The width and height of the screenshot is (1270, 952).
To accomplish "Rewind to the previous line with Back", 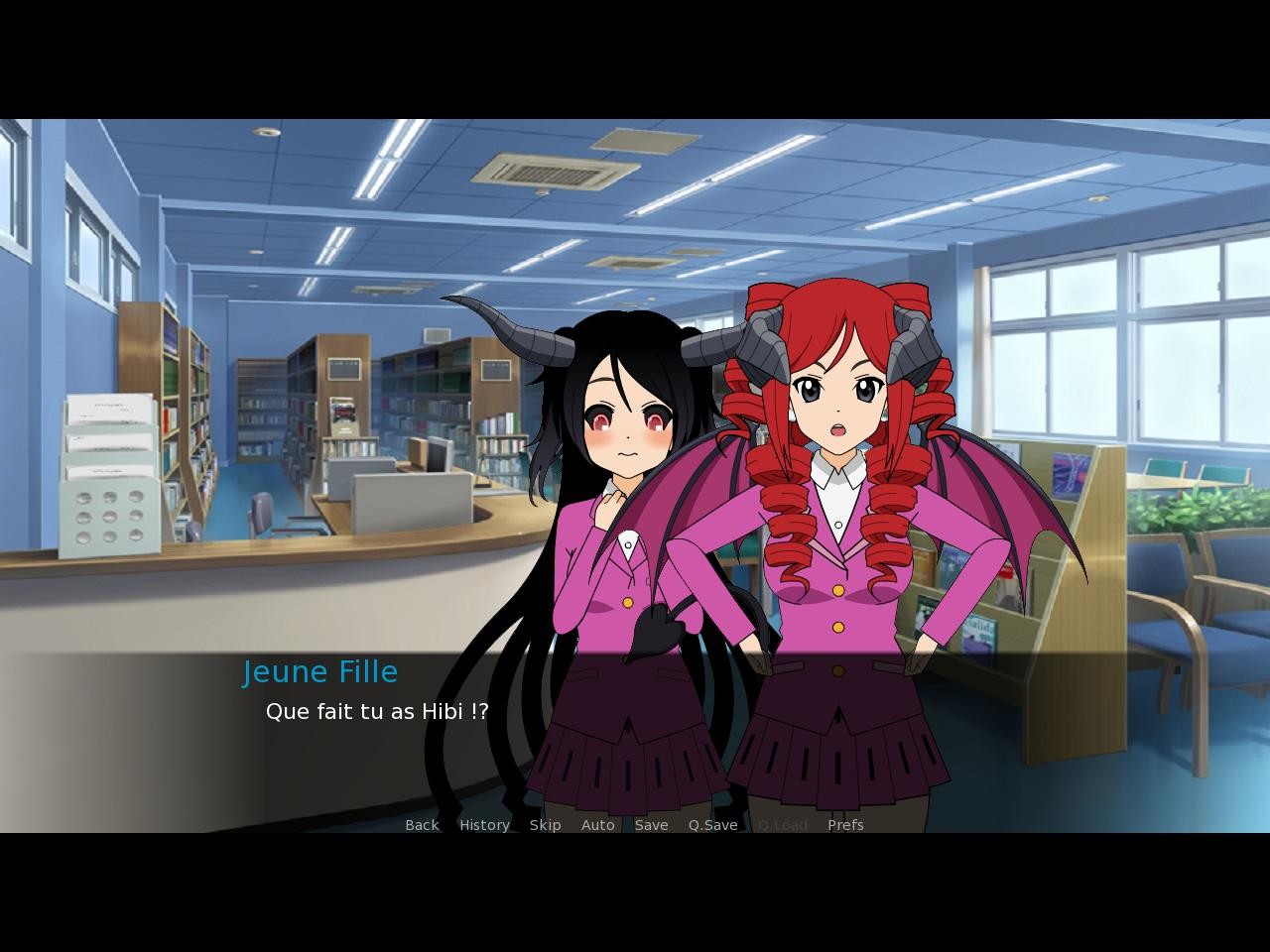I will [421, 824].
